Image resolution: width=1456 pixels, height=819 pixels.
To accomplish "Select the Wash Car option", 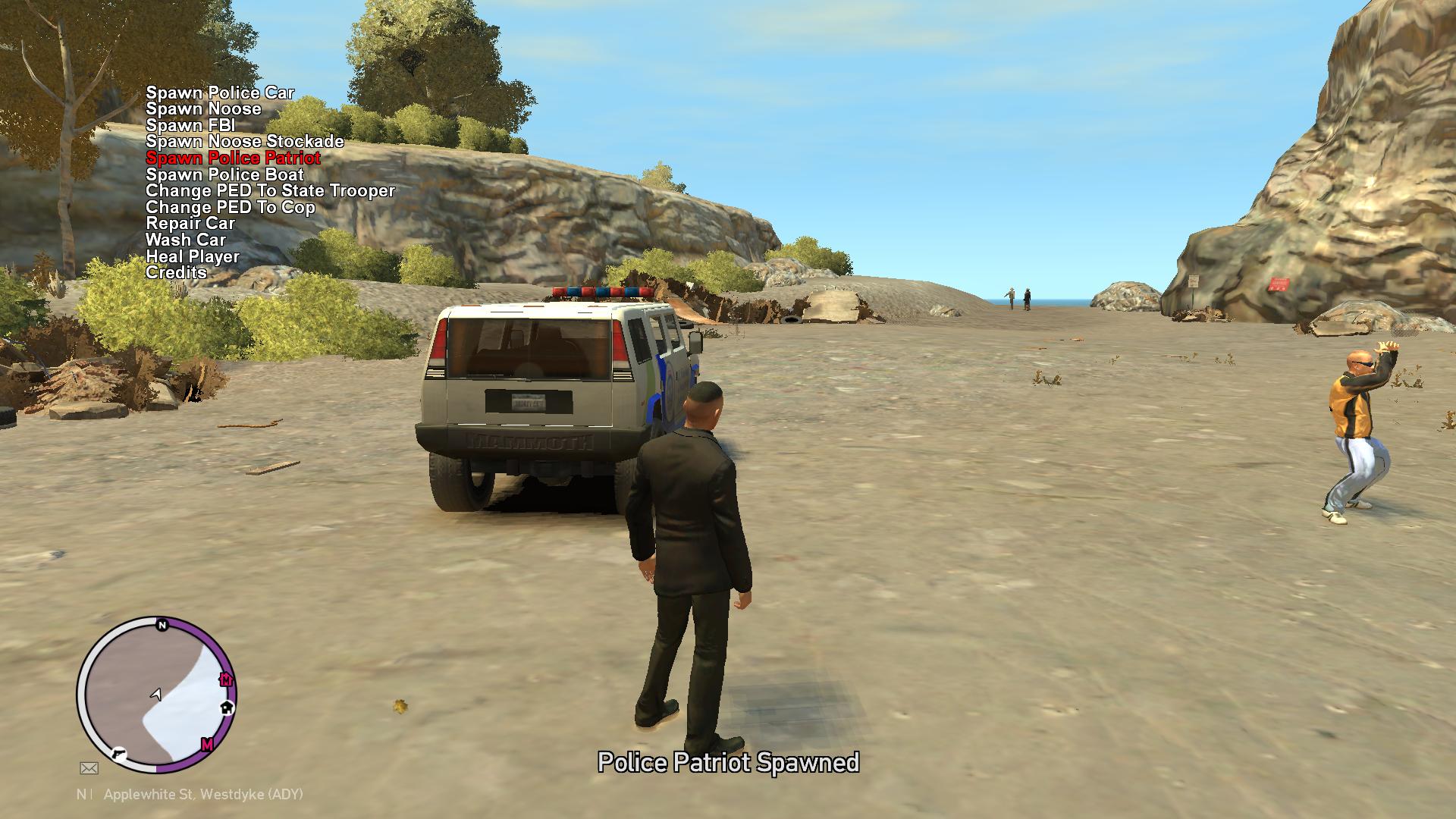I will point(186,240).
